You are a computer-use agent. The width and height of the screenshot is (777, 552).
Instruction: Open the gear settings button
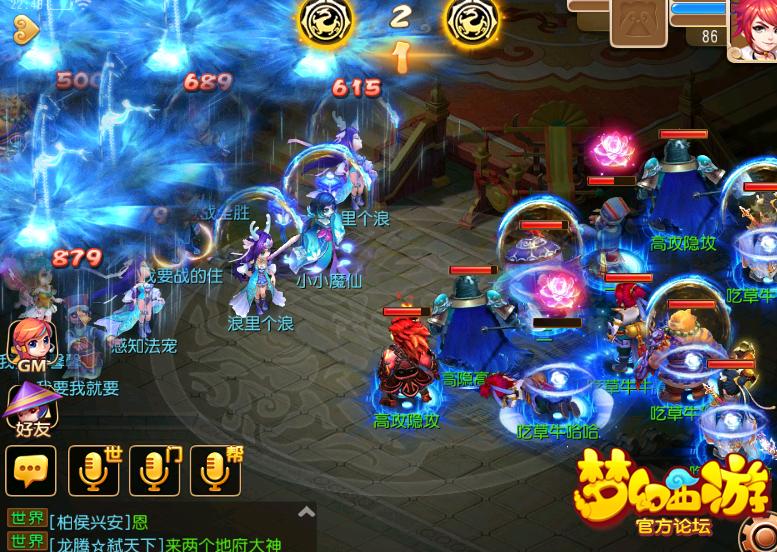tap(758, 532)
